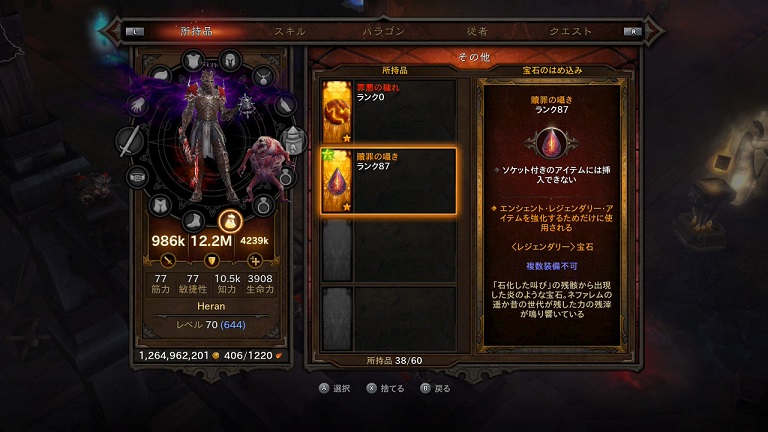Open the belt equipment slot

[137, 178]
